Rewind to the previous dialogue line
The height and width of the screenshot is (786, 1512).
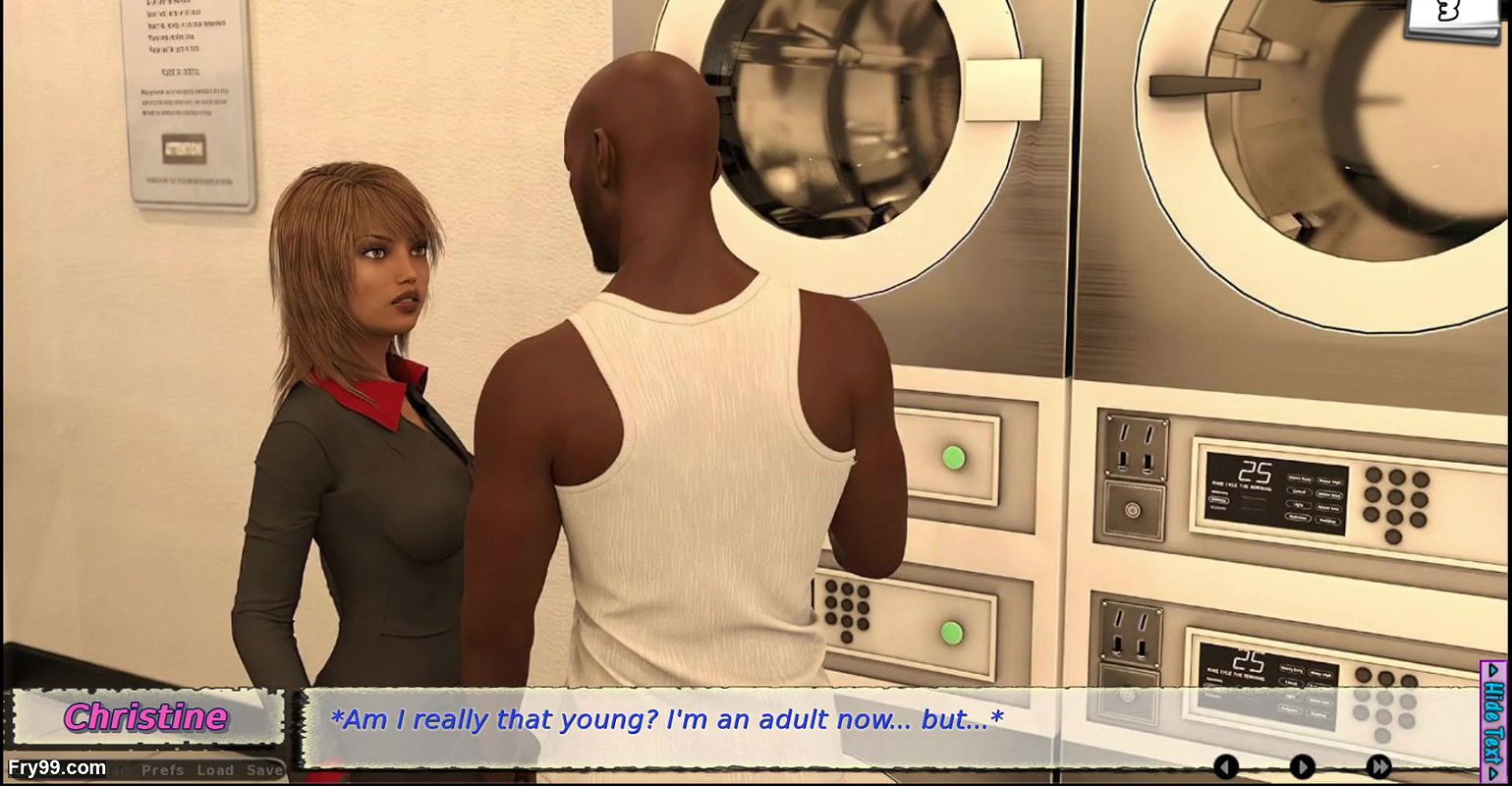pyautogui.click(x=1225, y=764)
